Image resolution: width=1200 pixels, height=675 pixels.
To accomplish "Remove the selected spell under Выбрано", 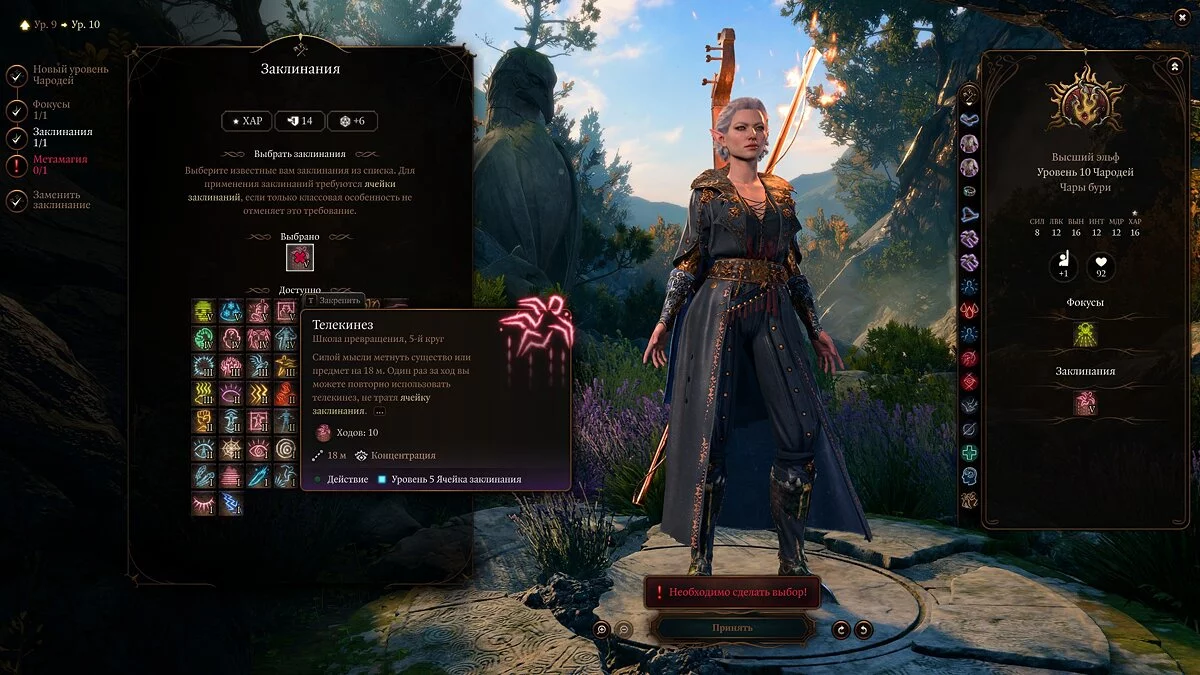I will click(x=300, y=258).
